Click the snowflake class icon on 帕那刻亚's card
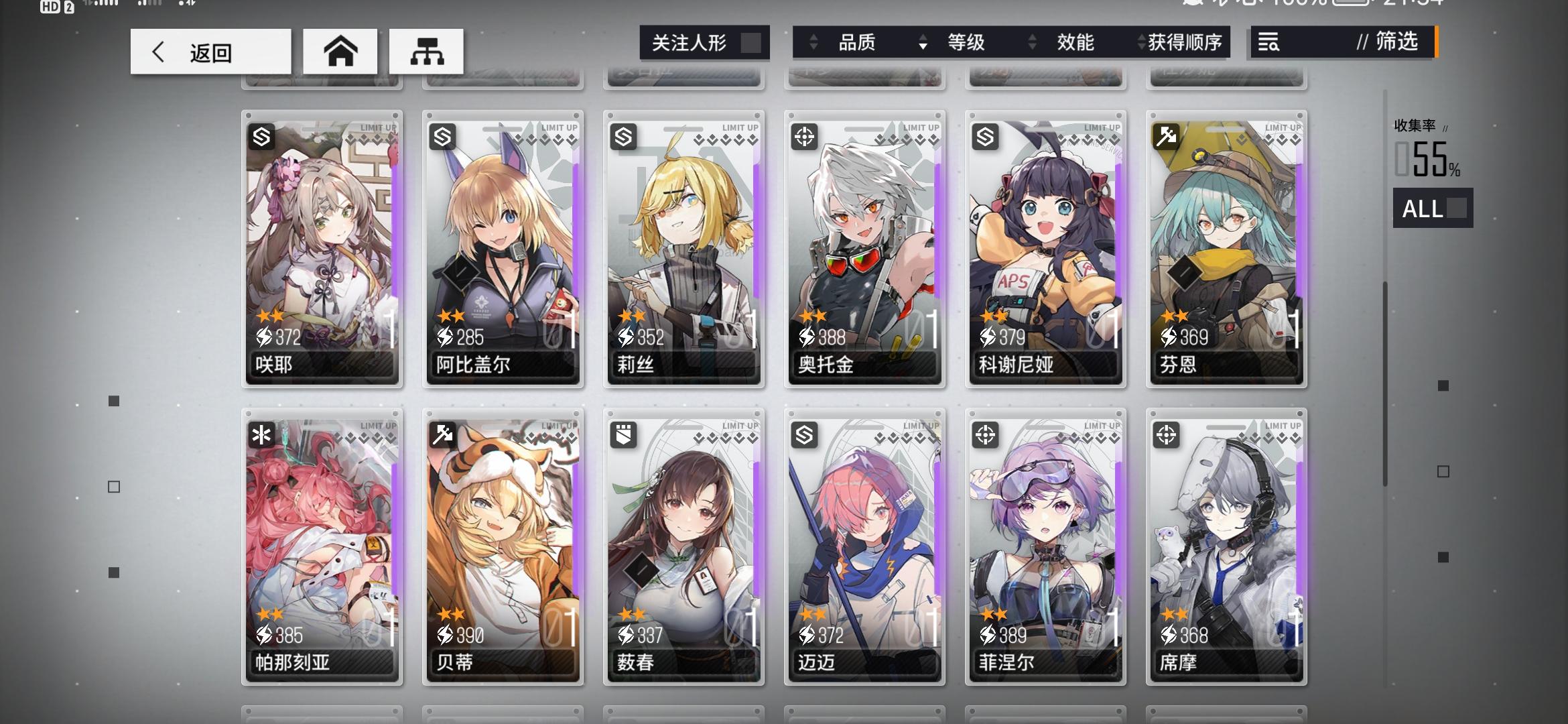 (x=261, y=436)
